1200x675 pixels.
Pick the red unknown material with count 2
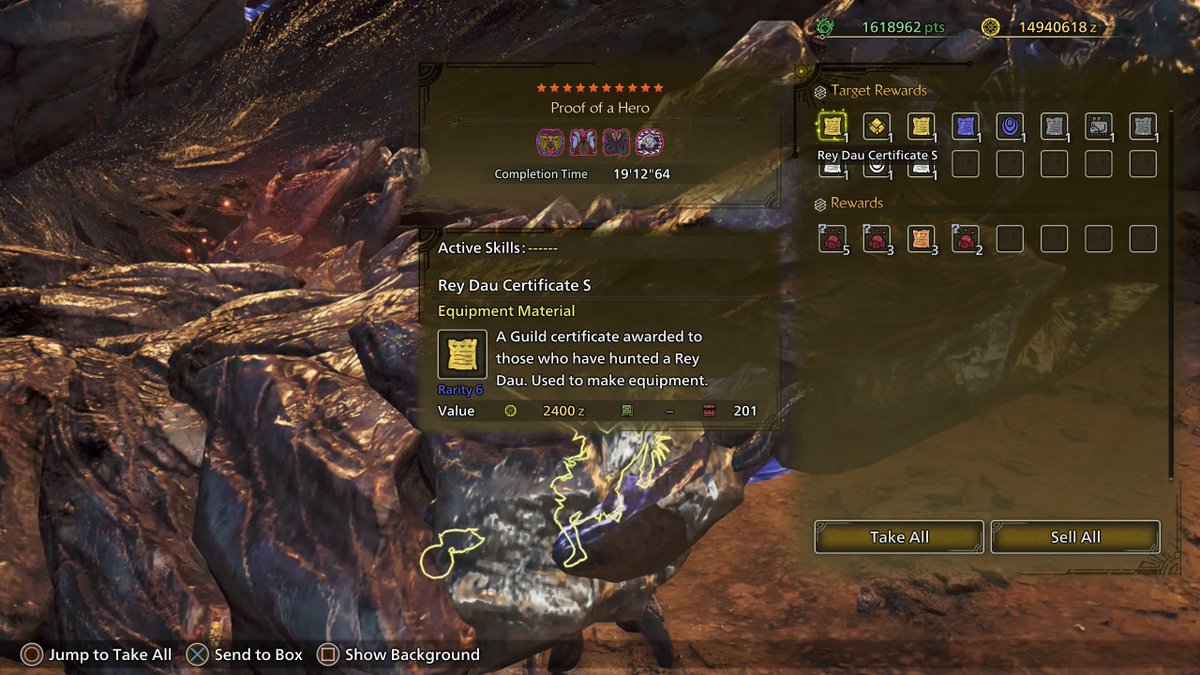click(x=965, y=239)
